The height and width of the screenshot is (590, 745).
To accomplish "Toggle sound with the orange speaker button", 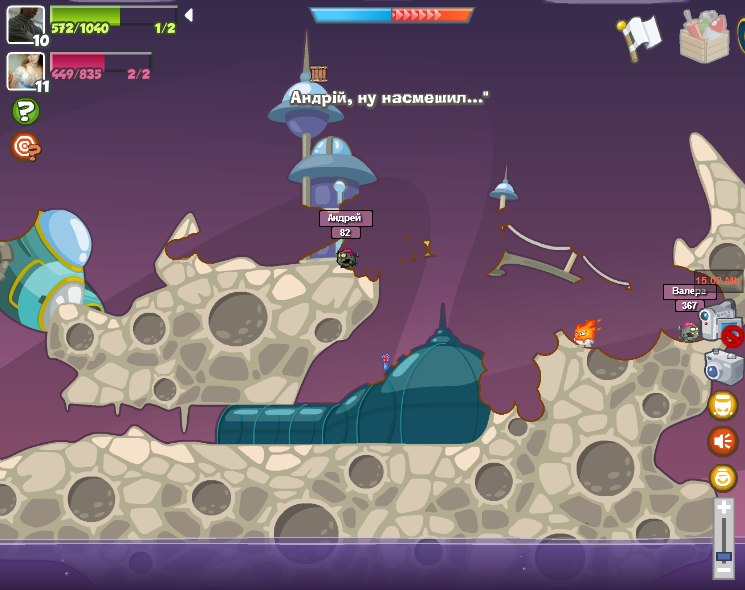I will tap(723, 440).
